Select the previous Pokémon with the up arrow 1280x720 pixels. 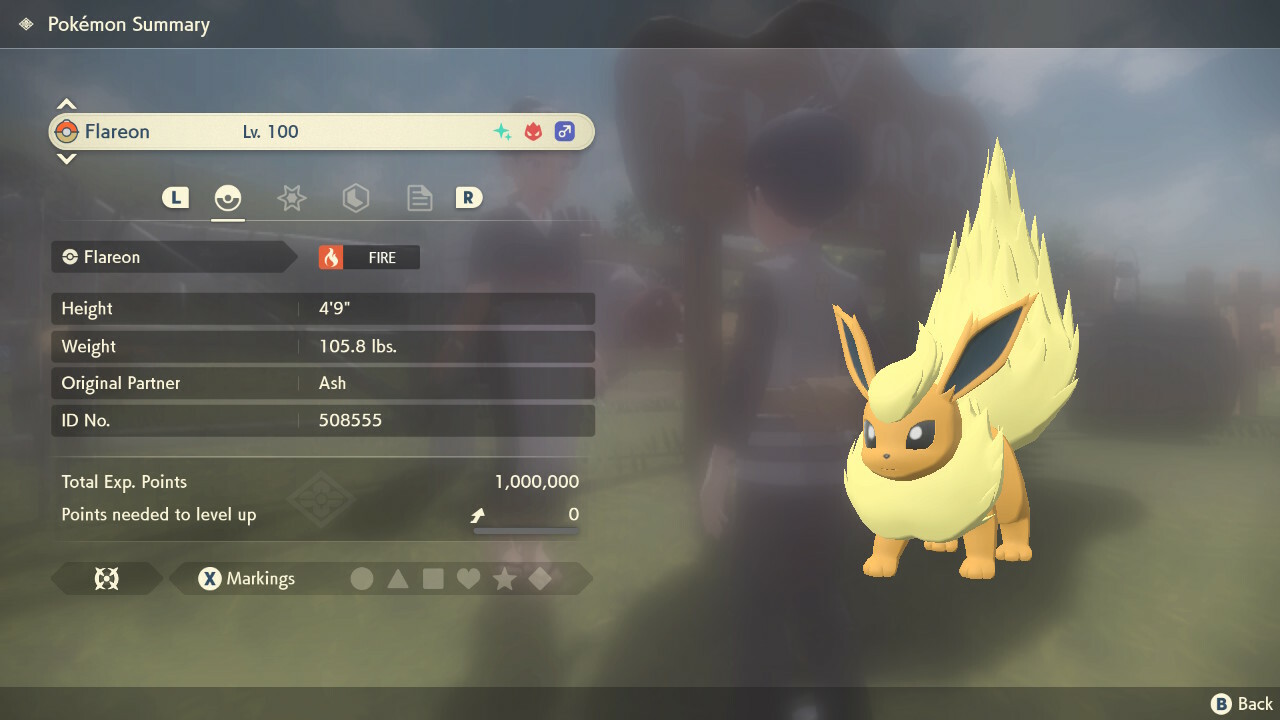66,104
